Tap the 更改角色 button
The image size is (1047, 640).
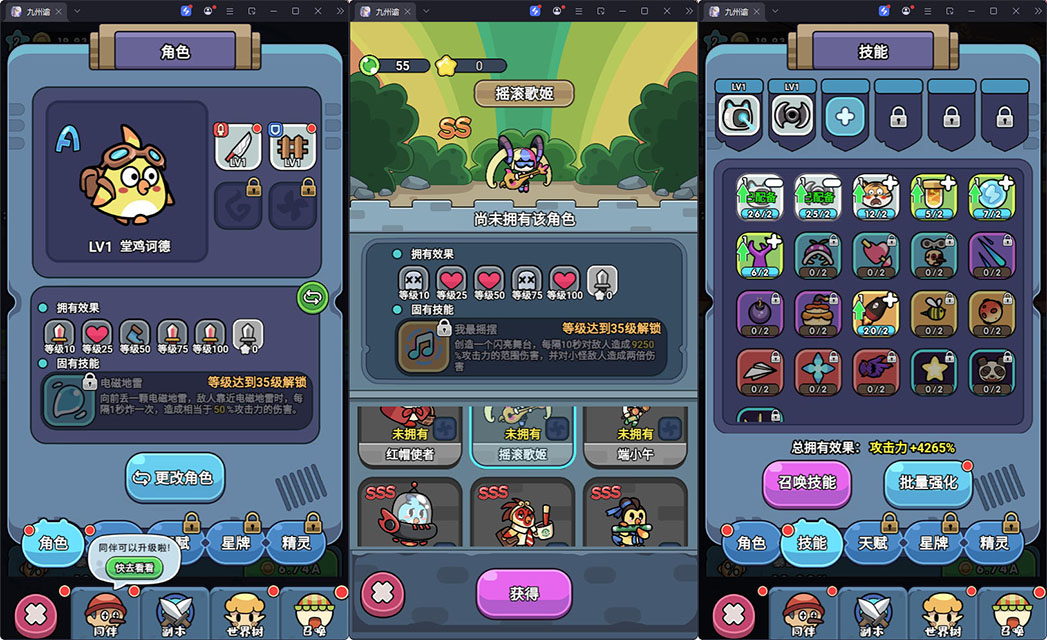(175, 477)
